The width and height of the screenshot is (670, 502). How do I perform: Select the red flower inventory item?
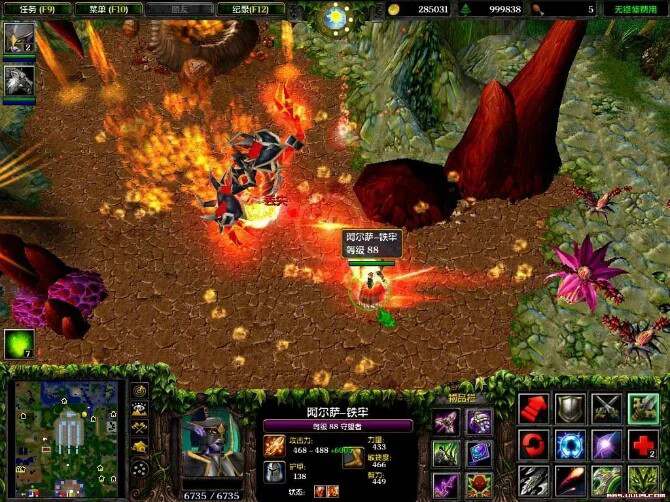point(478,485)
